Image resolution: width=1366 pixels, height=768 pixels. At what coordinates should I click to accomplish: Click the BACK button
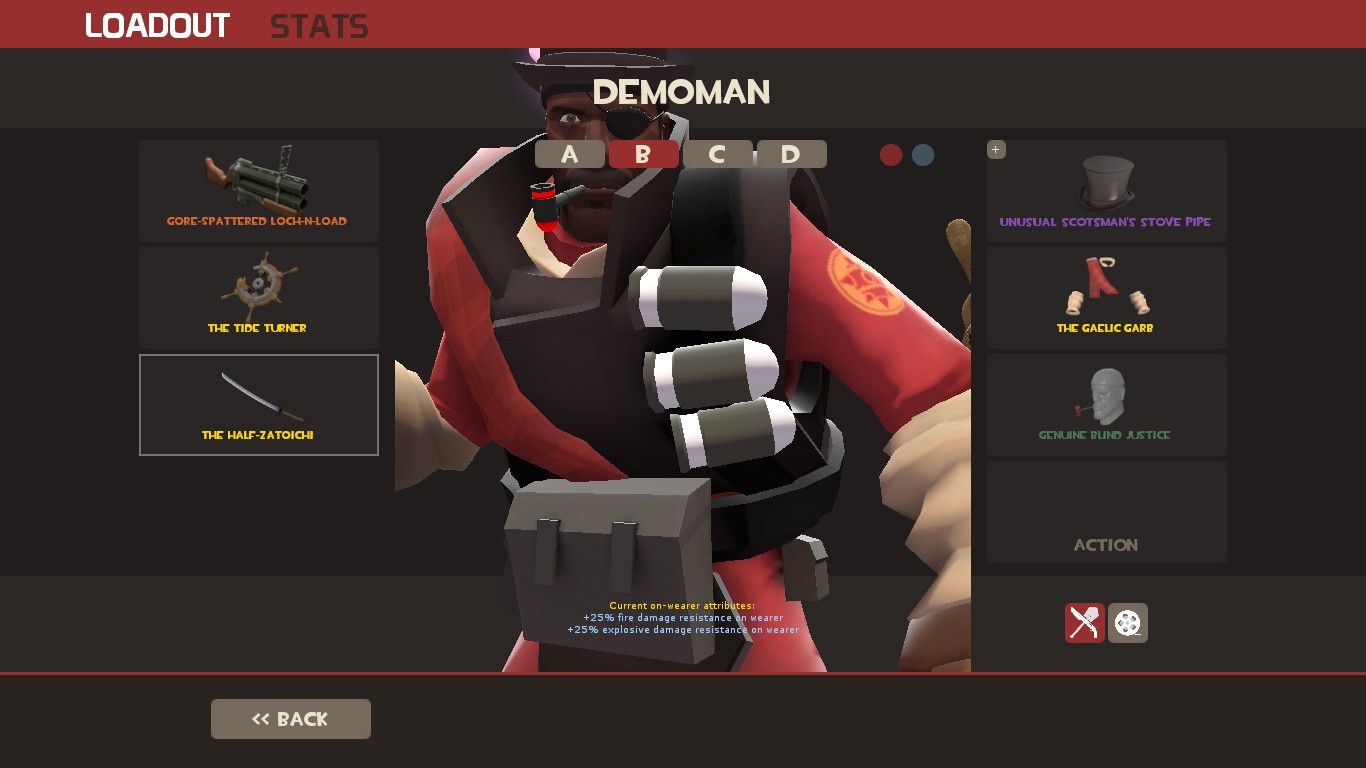(290, 718)
